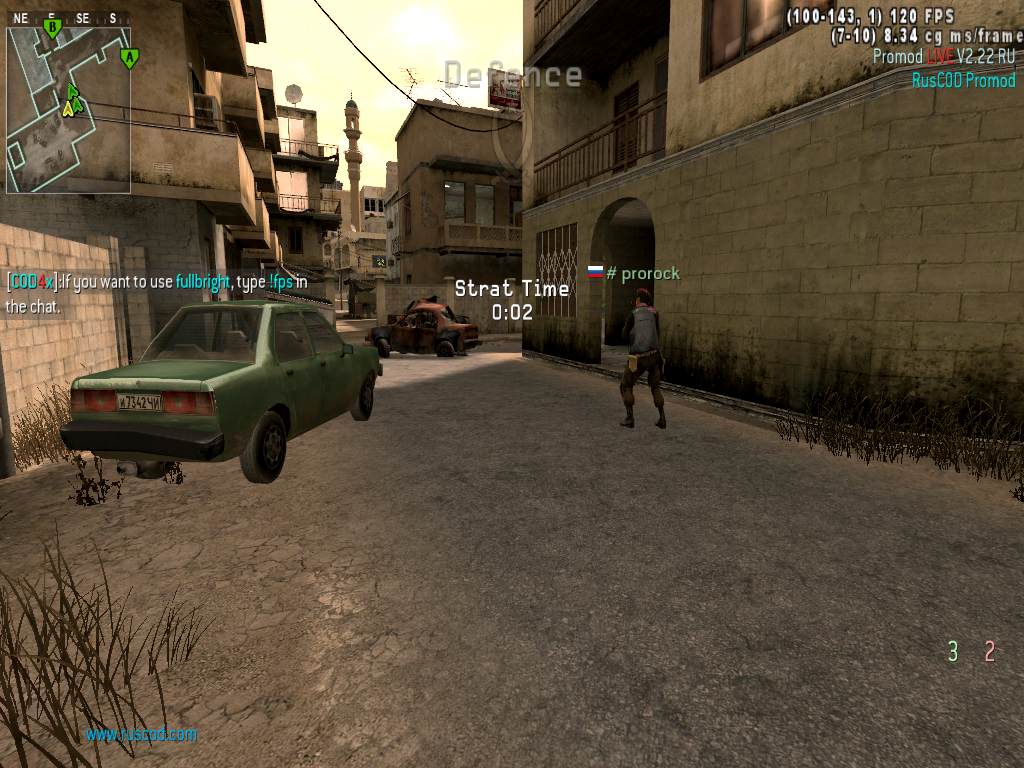Click the yellow player arrow on minimap
Image resolution: width=1024 pixels, height=768 pixels.
coord(68,108)
